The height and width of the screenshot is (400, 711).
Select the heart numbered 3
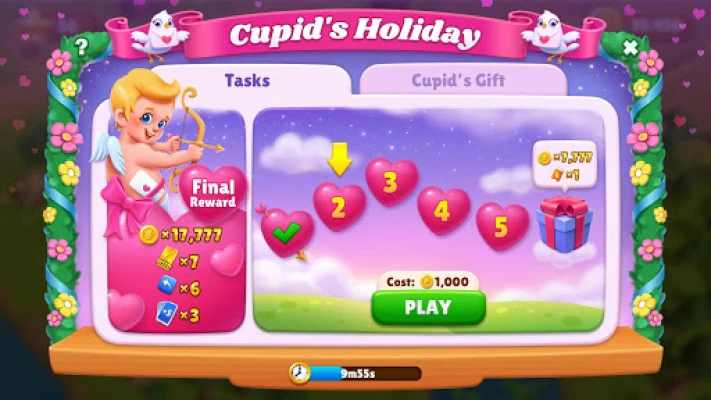coord(391,181)
